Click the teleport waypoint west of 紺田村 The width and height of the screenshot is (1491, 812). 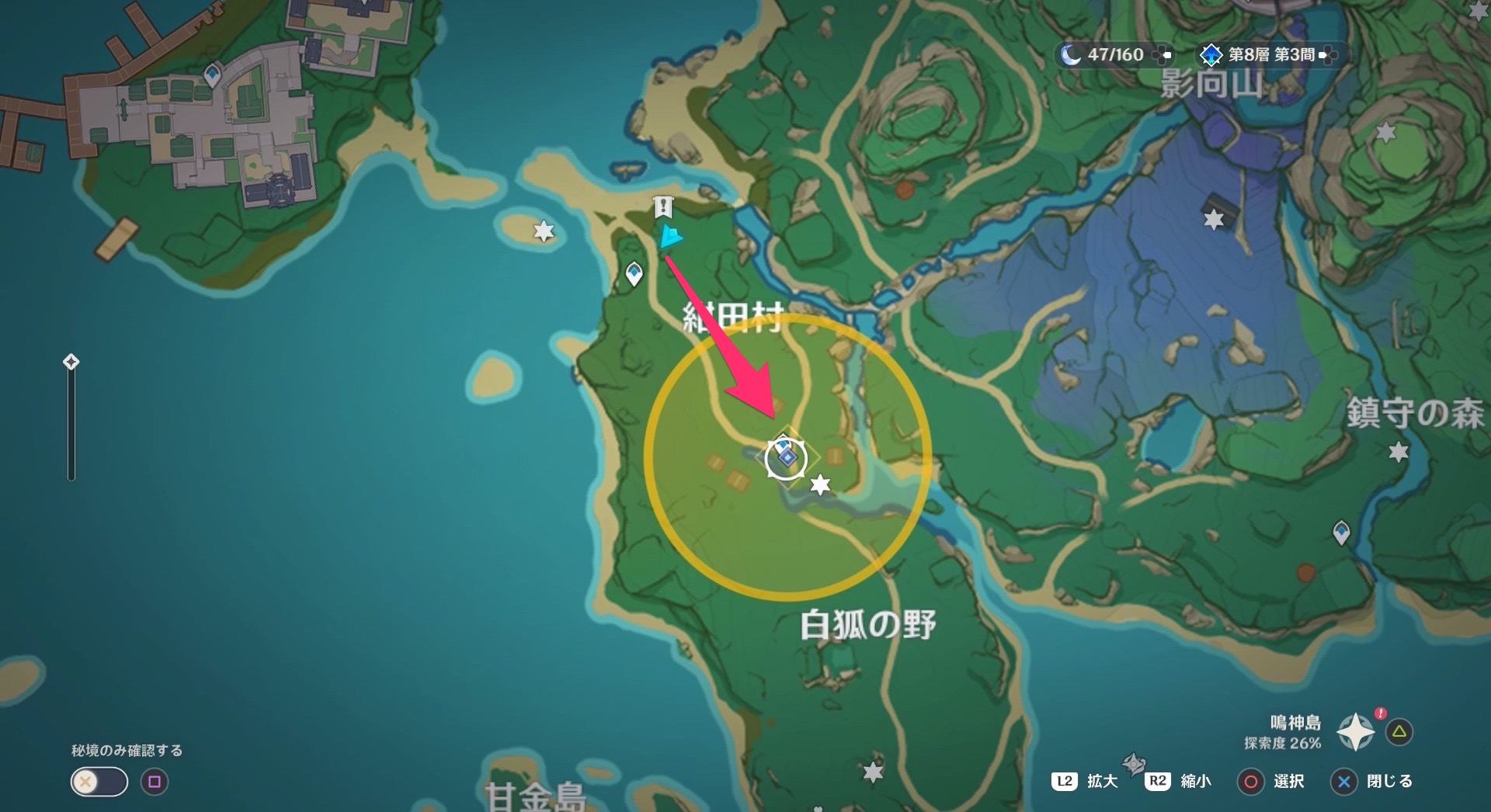[x=633, y=272]
